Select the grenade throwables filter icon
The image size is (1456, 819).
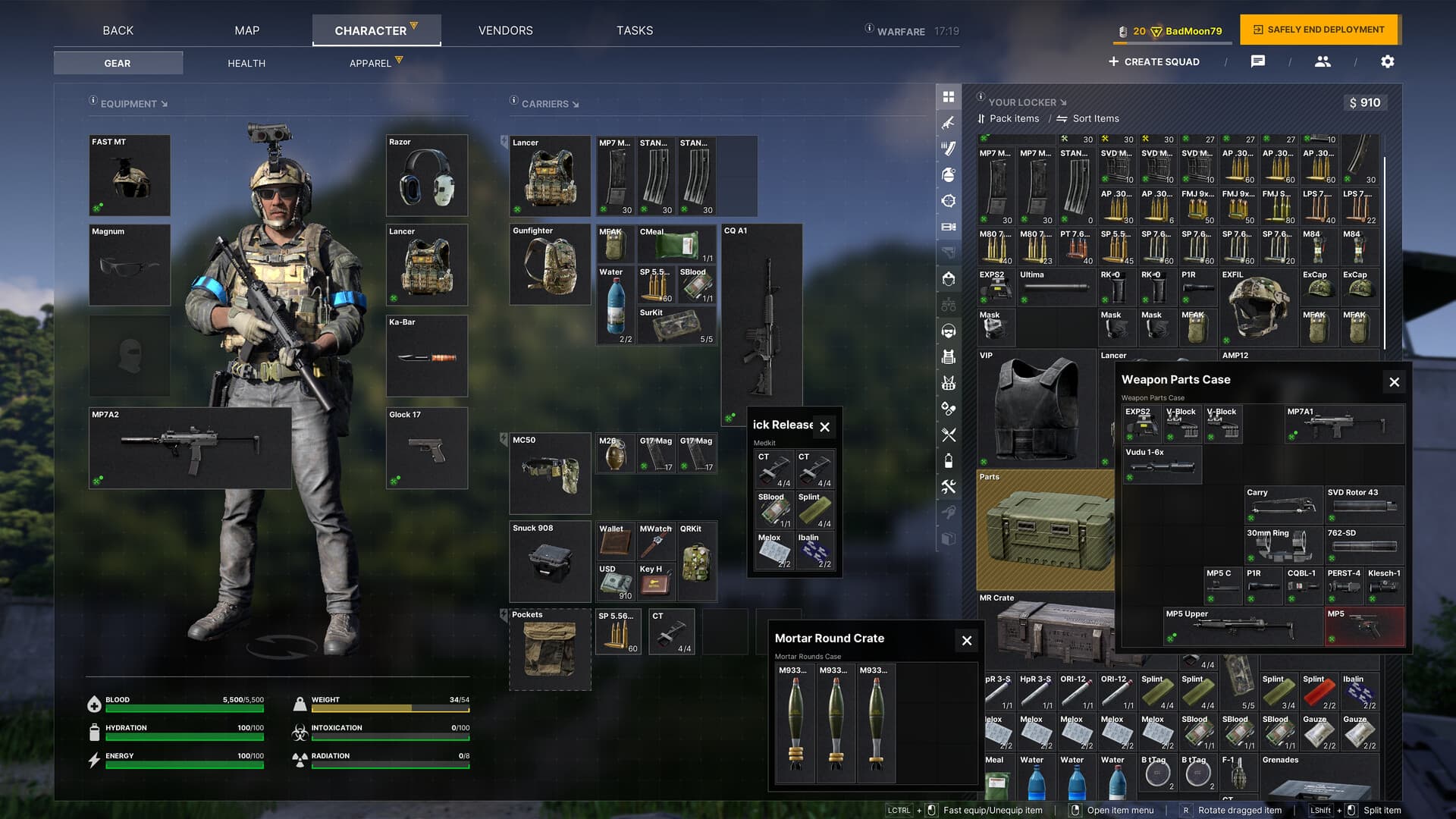pos(949,173)
